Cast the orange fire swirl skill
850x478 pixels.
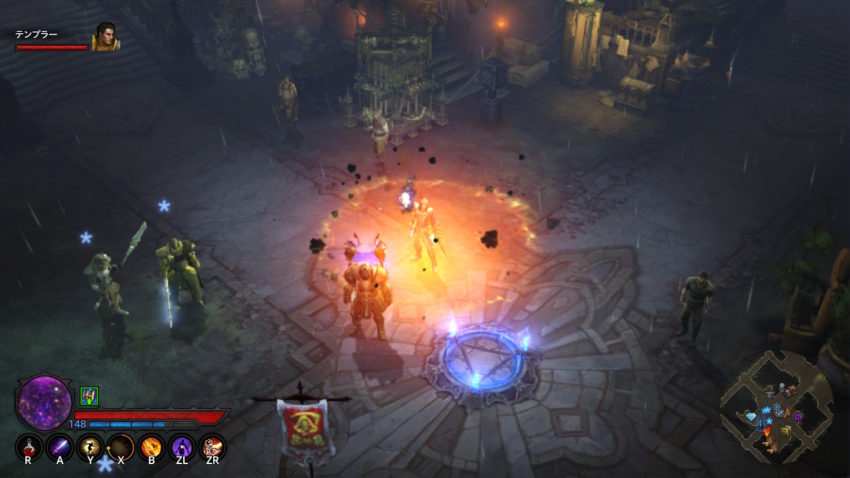click(x=151, y=446)
